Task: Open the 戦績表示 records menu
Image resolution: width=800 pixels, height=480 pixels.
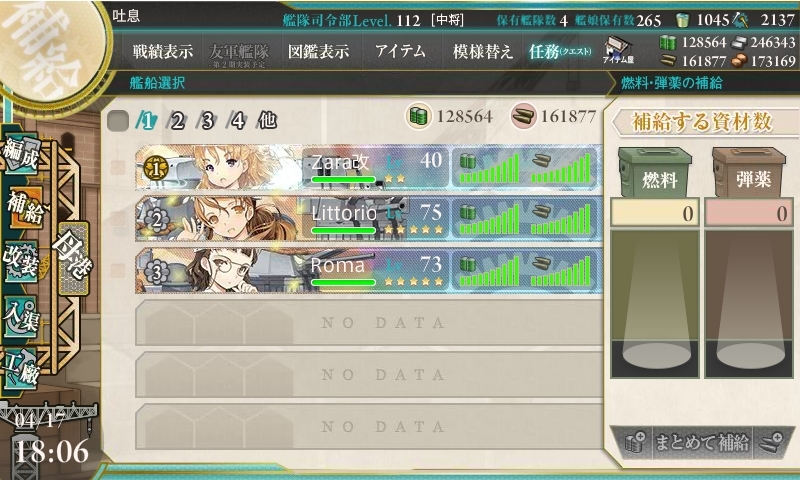Action: point(163,52)
